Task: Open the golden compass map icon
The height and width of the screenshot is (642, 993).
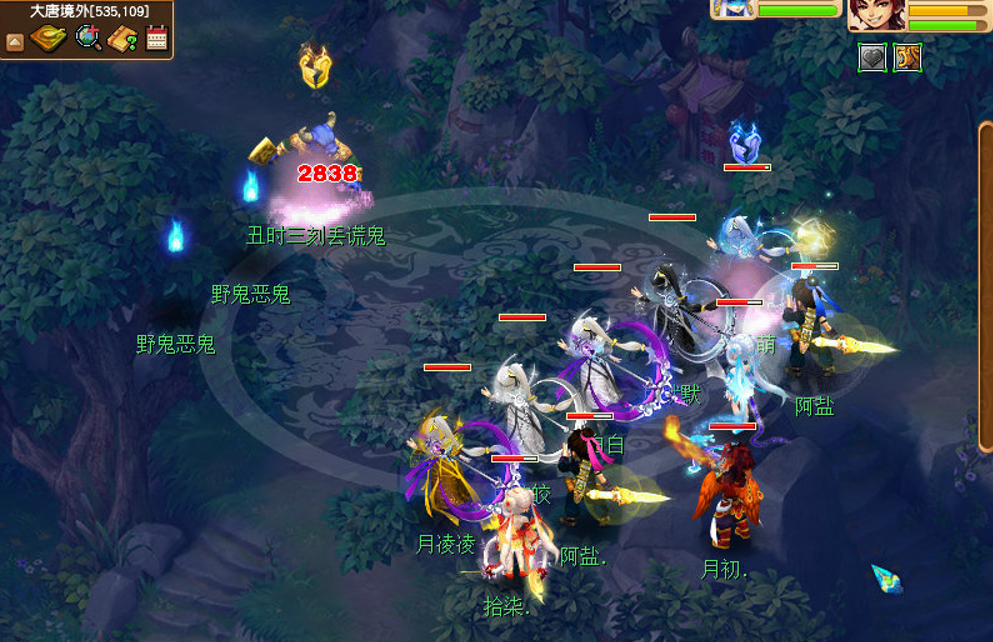Action: click(x=48, y=40)
